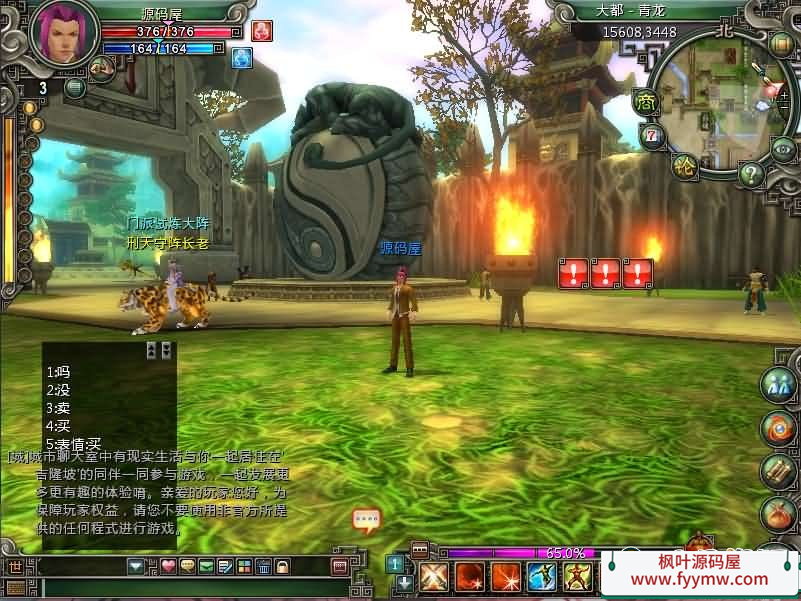801x601 pixels.
Task: Open the 论 forum button near minimap
Action: point(684,165)
